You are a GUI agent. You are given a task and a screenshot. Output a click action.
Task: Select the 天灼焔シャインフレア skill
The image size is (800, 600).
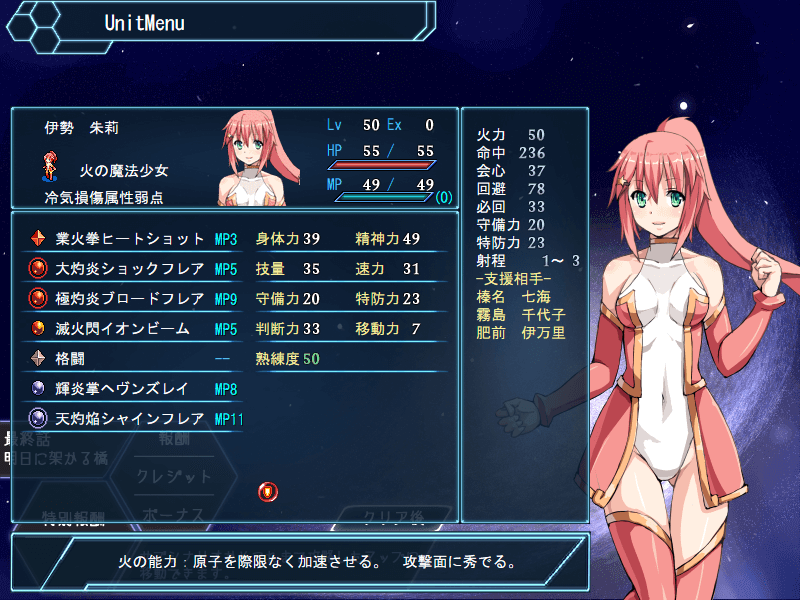click(130, 419)
